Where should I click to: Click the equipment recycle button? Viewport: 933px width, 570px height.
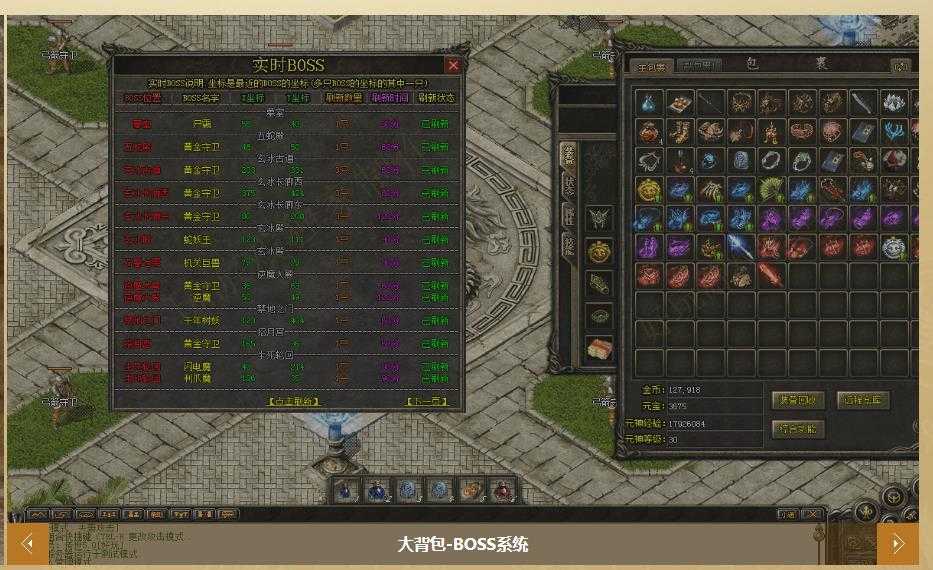[x=798, y=400]
